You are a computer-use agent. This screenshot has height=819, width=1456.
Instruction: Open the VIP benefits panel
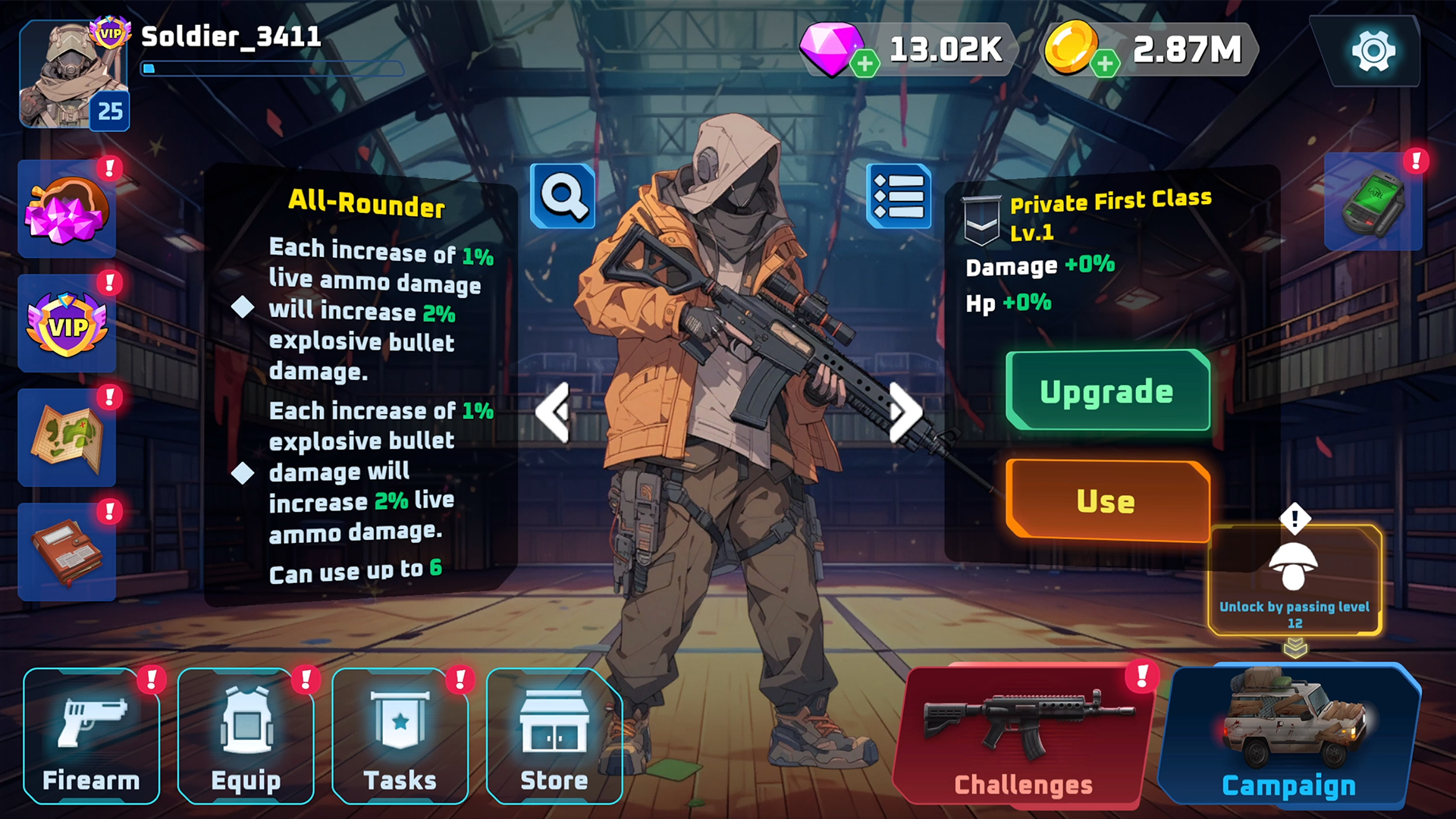point(67,325)
